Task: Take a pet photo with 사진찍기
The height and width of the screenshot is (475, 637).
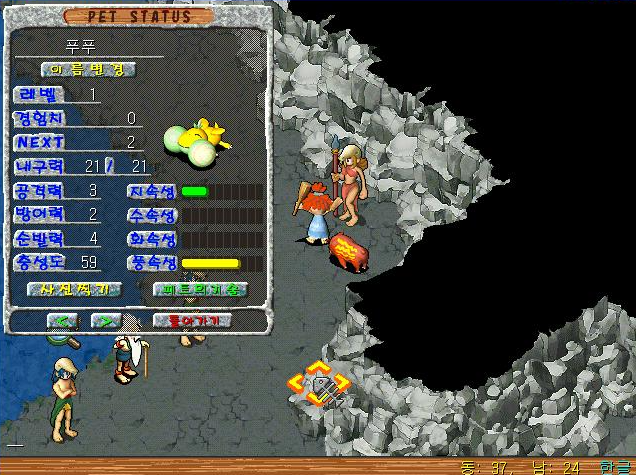Action: [75, 289]
